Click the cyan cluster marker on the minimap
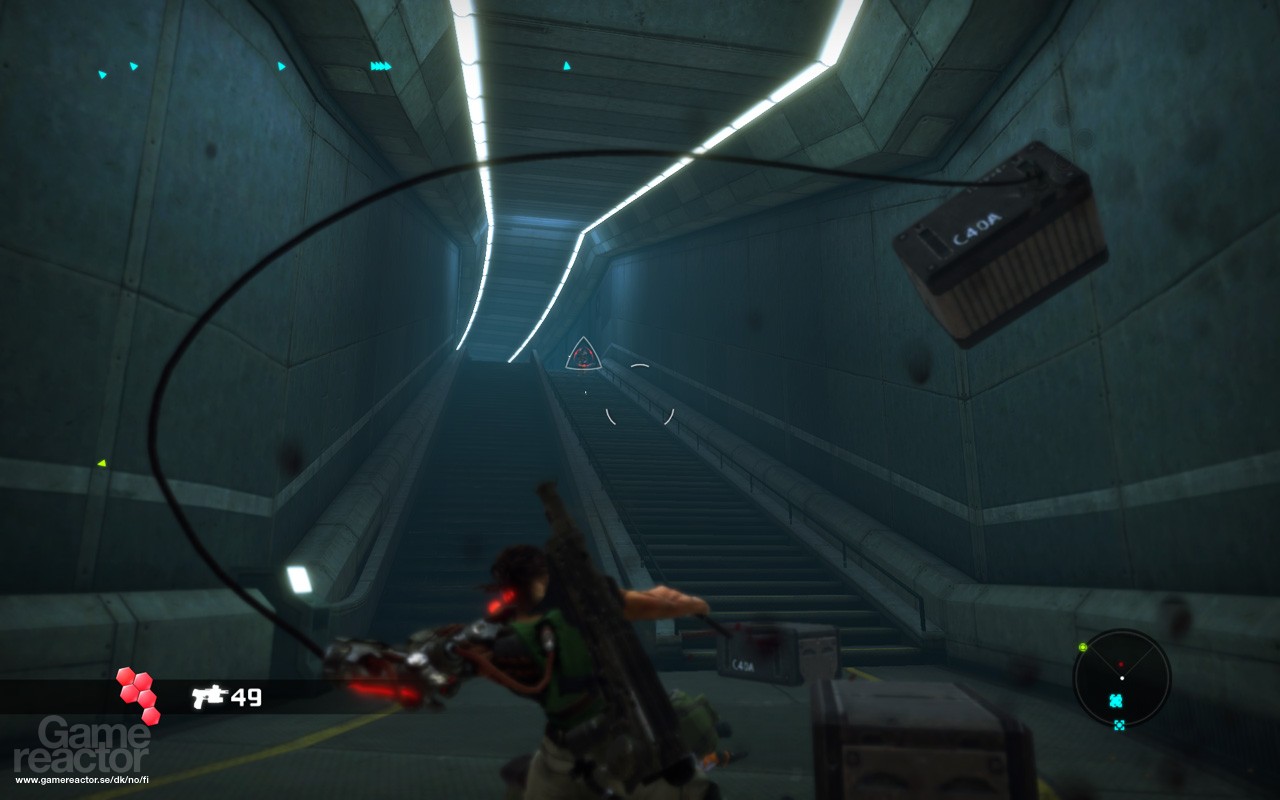The width and height of the screenshot is (1280, 800). tap(1115, 700)
